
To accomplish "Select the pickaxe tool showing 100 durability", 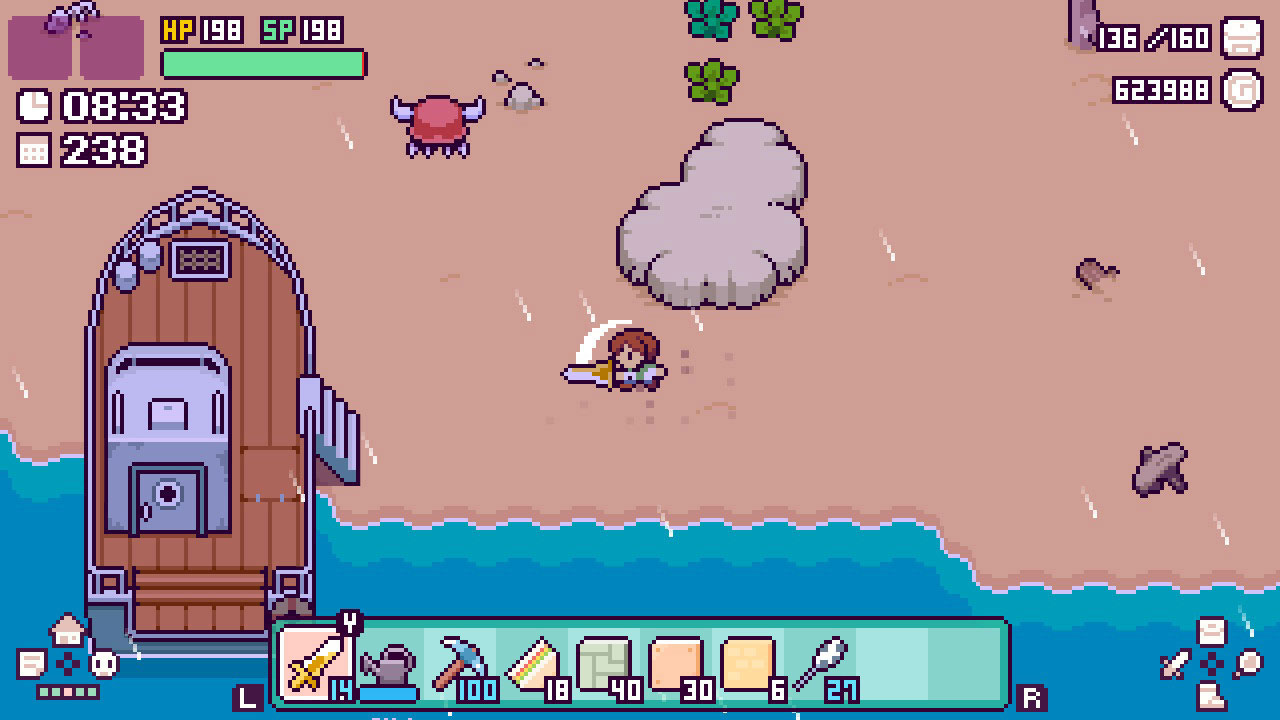I will click(x=458, y=660).
